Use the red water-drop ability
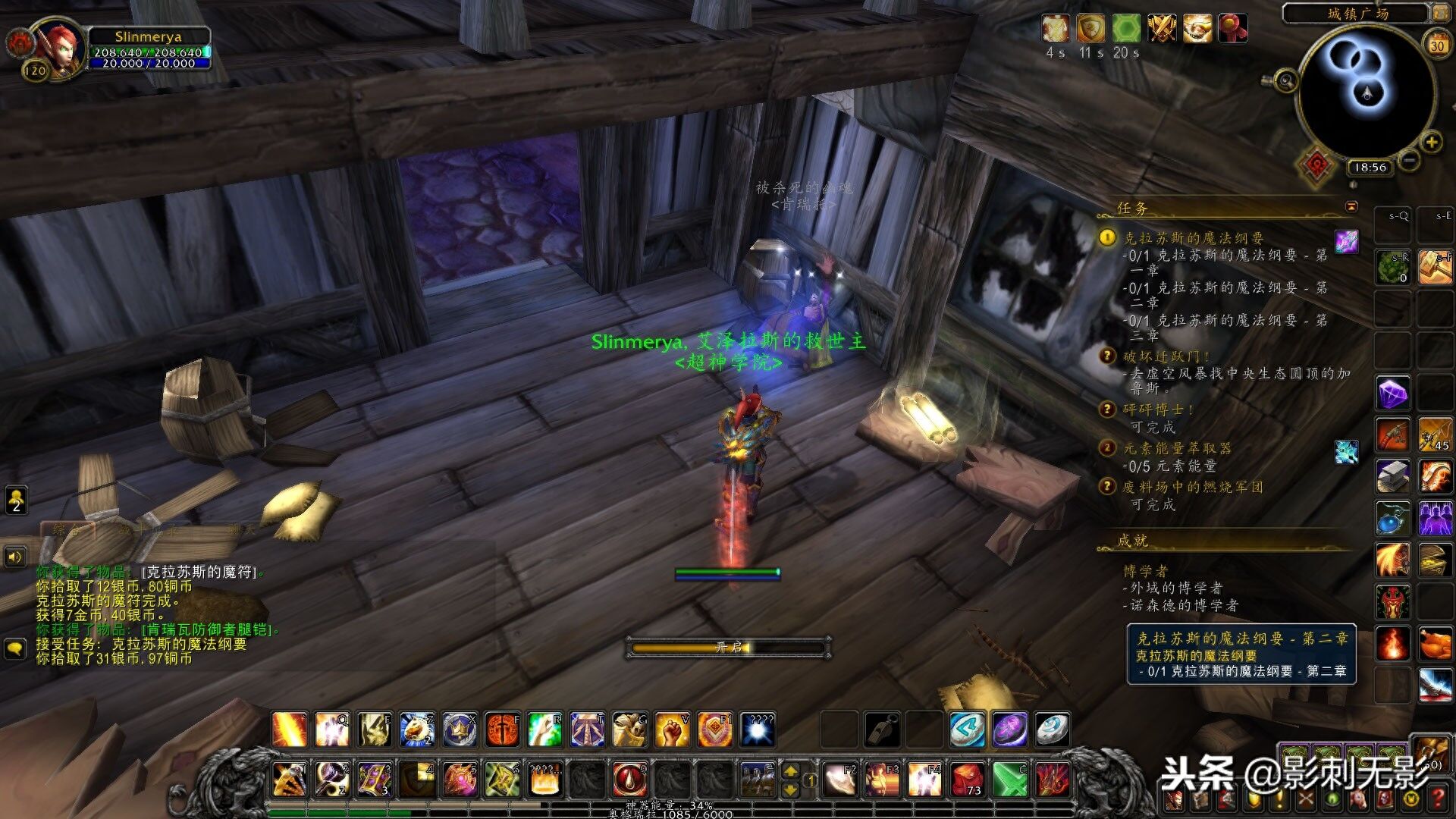 (629, 779)
